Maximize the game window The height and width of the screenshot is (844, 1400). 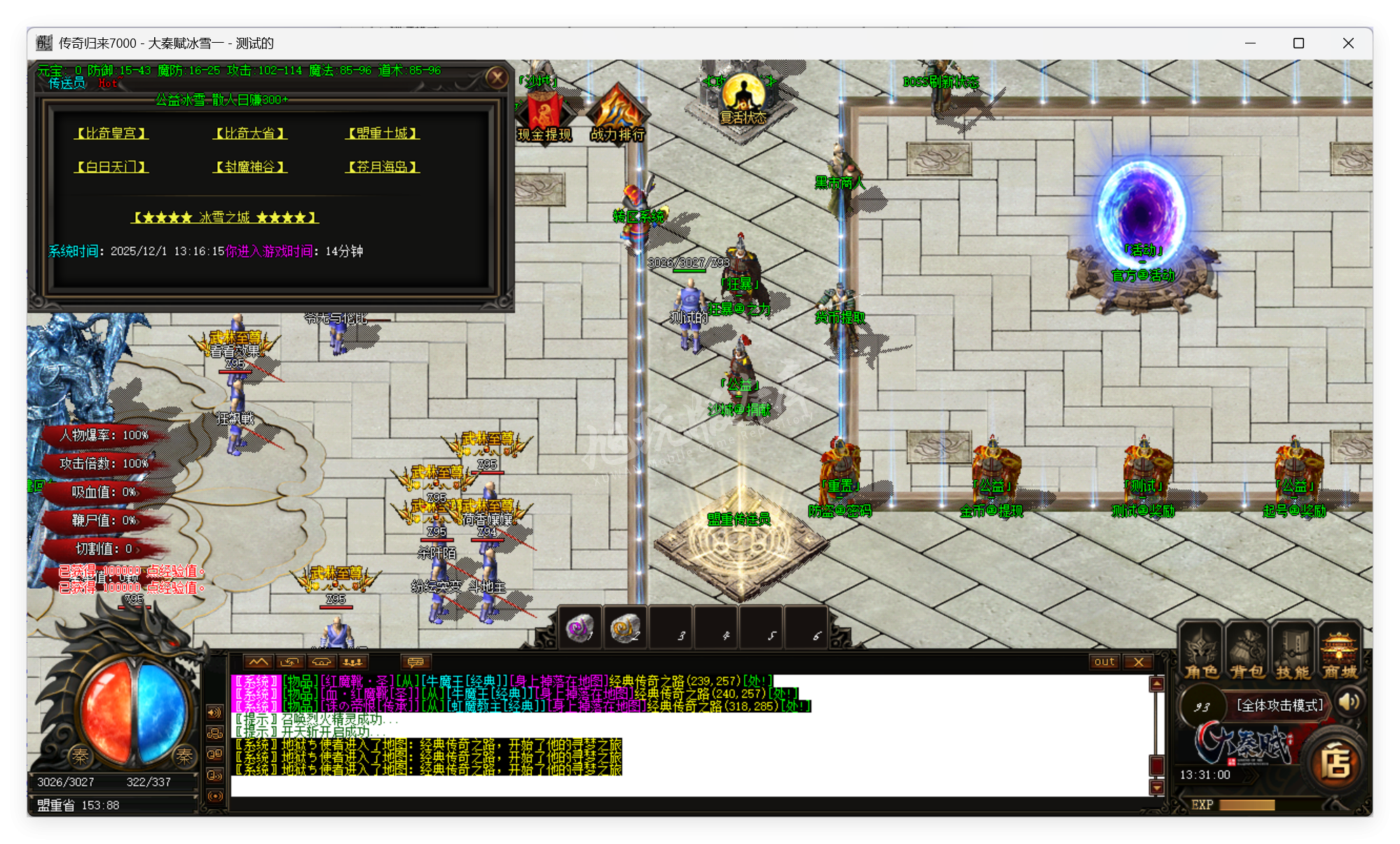1298,43
